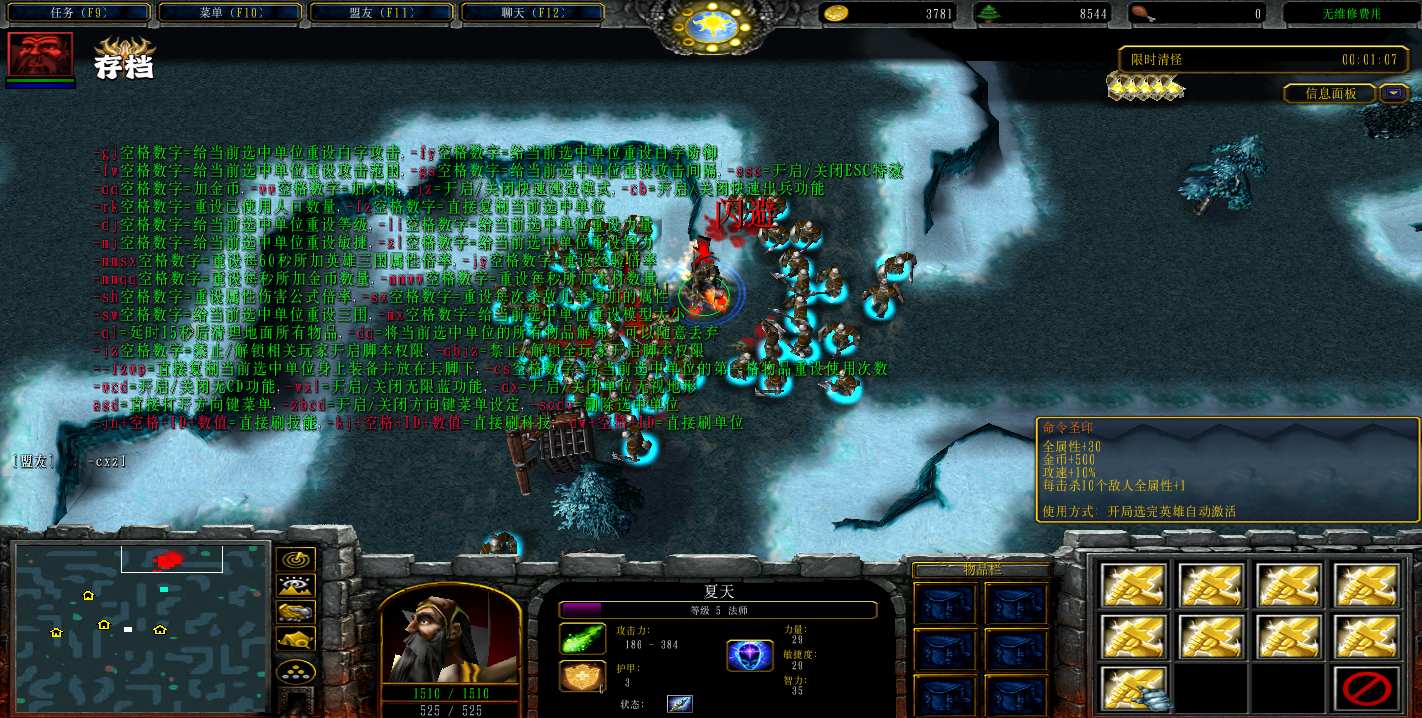Open the 聊天 (F12) chat log
Viewport: 1422px width, 718px height.
[533, 13]
